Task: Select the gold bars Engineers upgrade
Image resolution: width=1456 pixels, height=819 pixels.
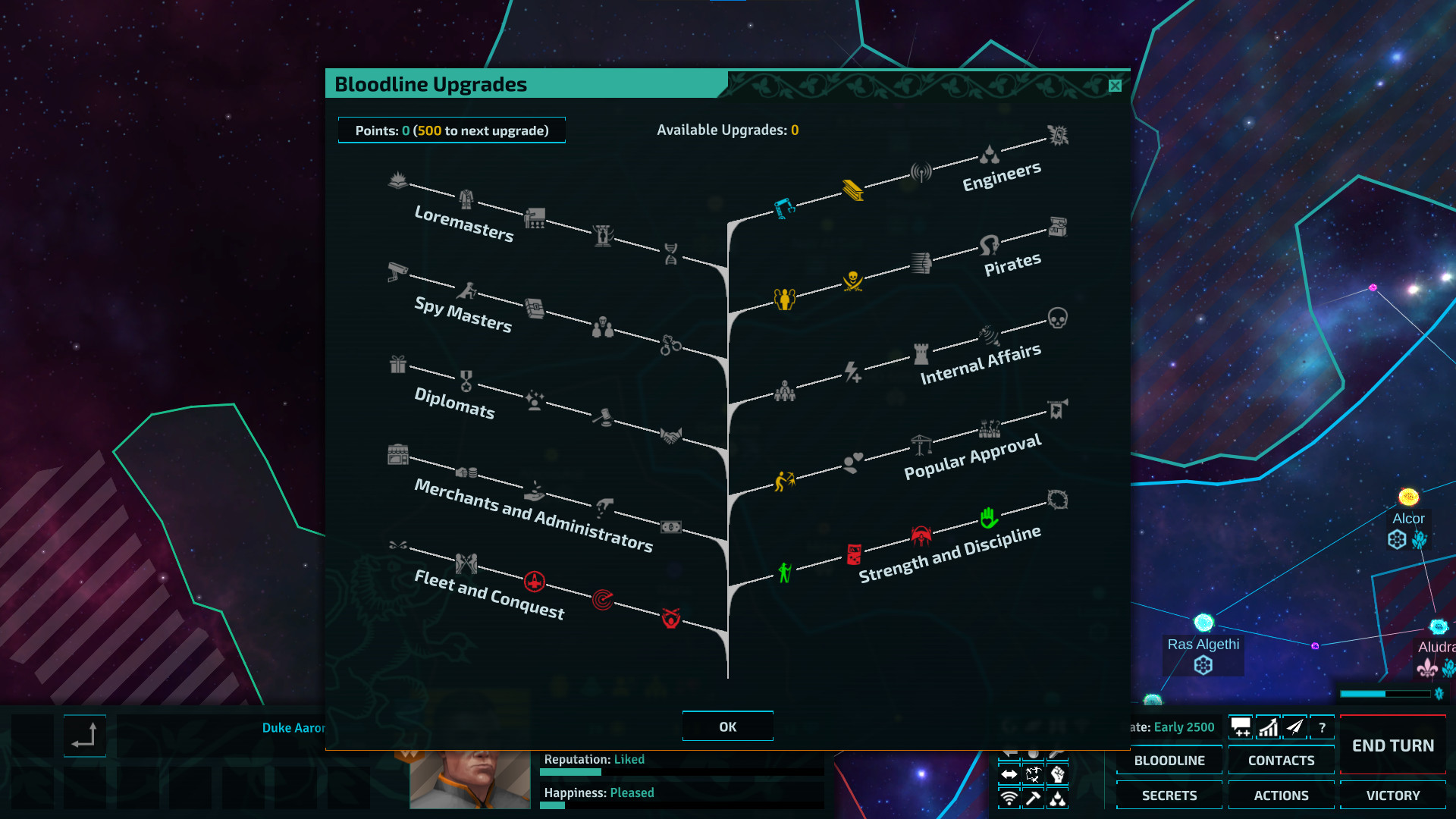Action: tap(852, 190)
